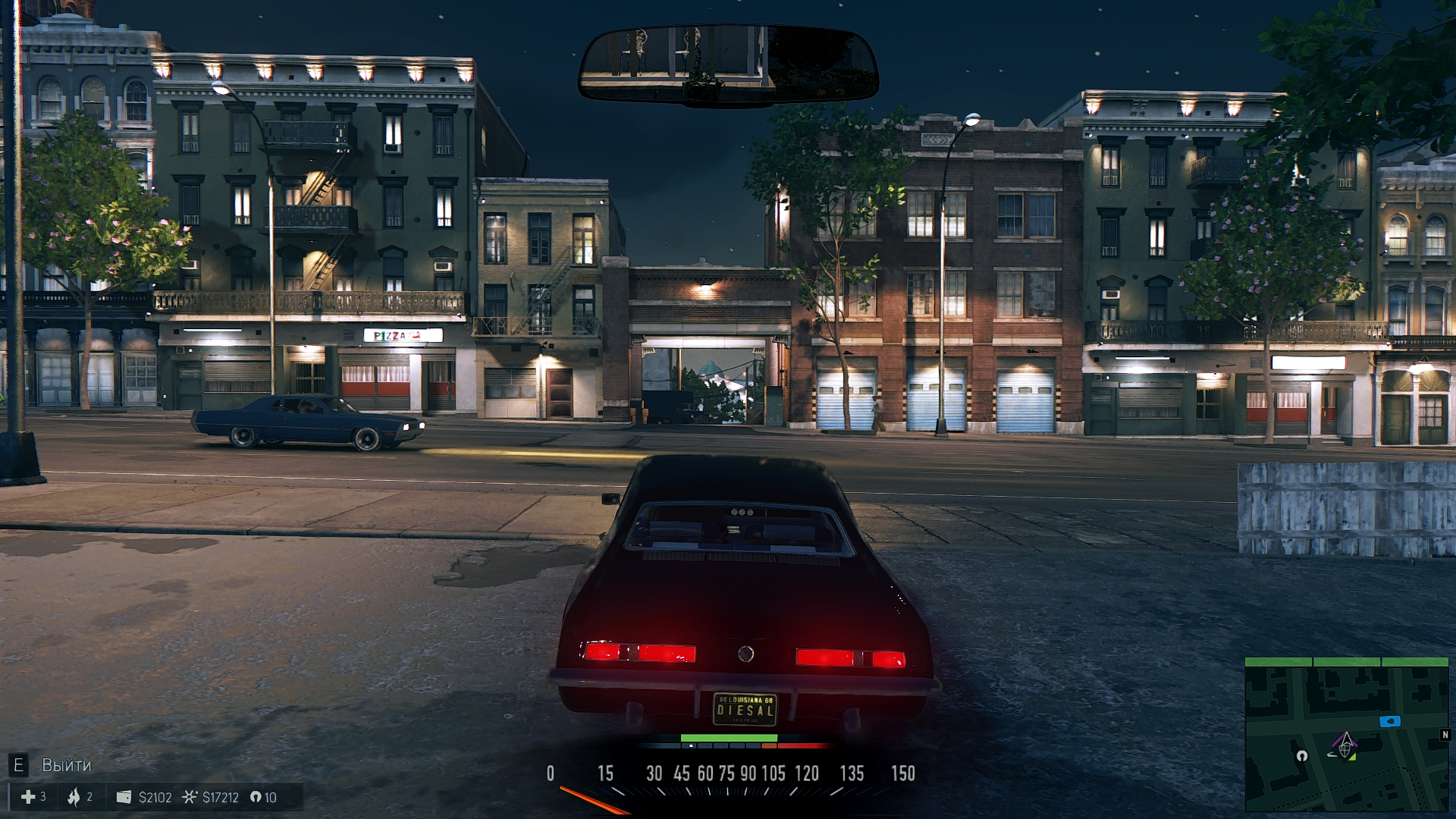Select the blue marker on the minimap
The height and width of the screenshot is (819, 1456).
pos(1389,721)
